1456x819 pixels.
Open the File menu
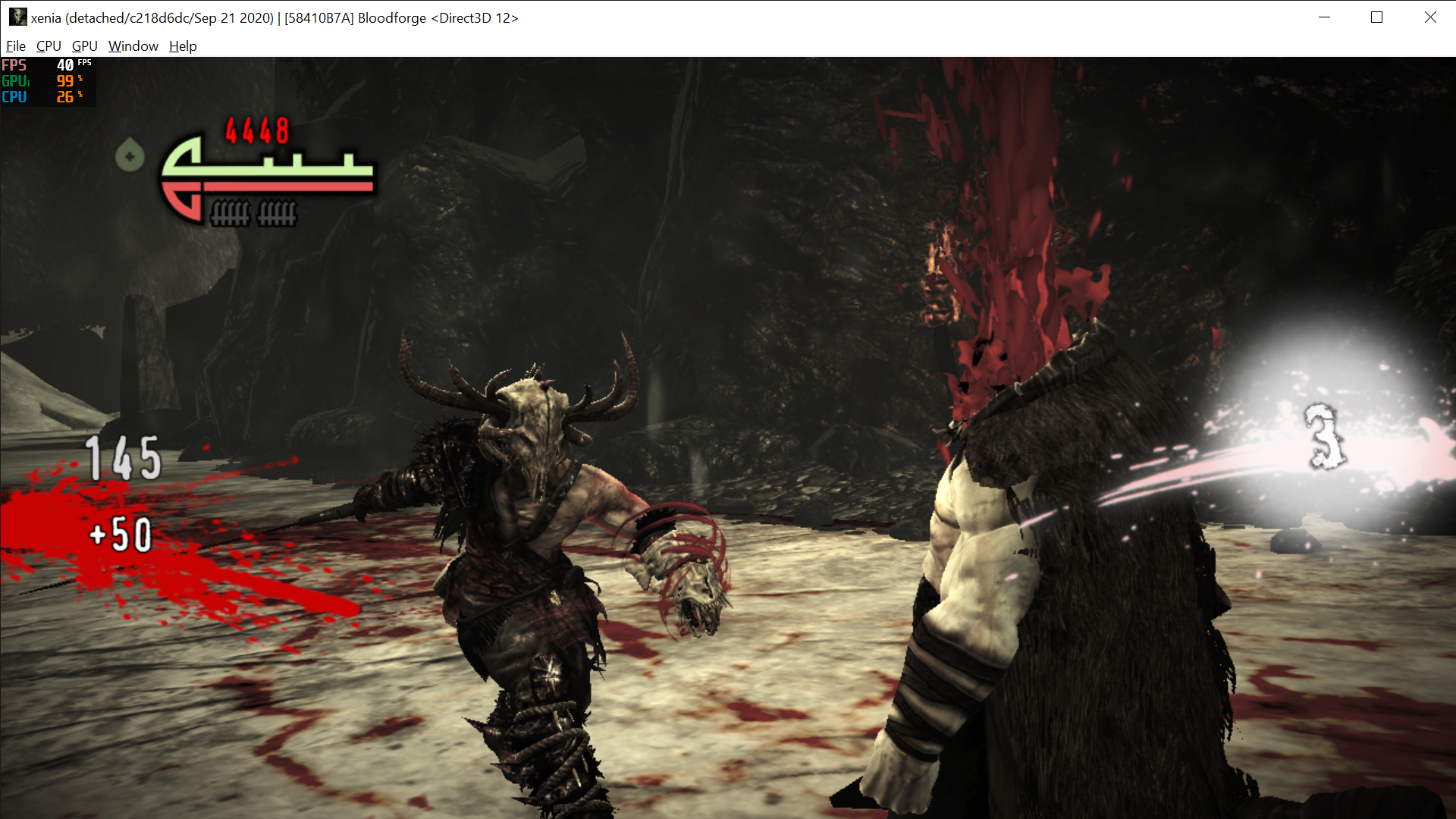point(15,46)
